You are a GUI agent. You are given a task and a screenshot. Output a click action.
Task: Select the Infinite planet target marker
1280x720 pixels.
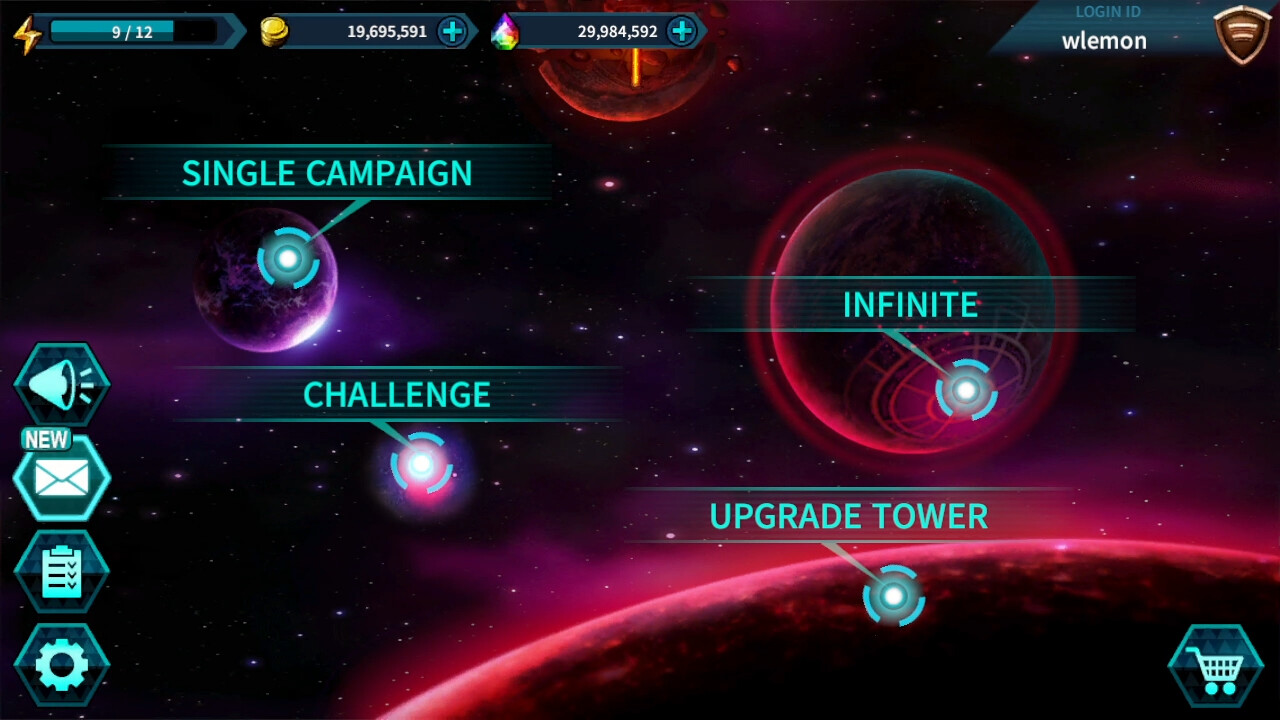966,390
